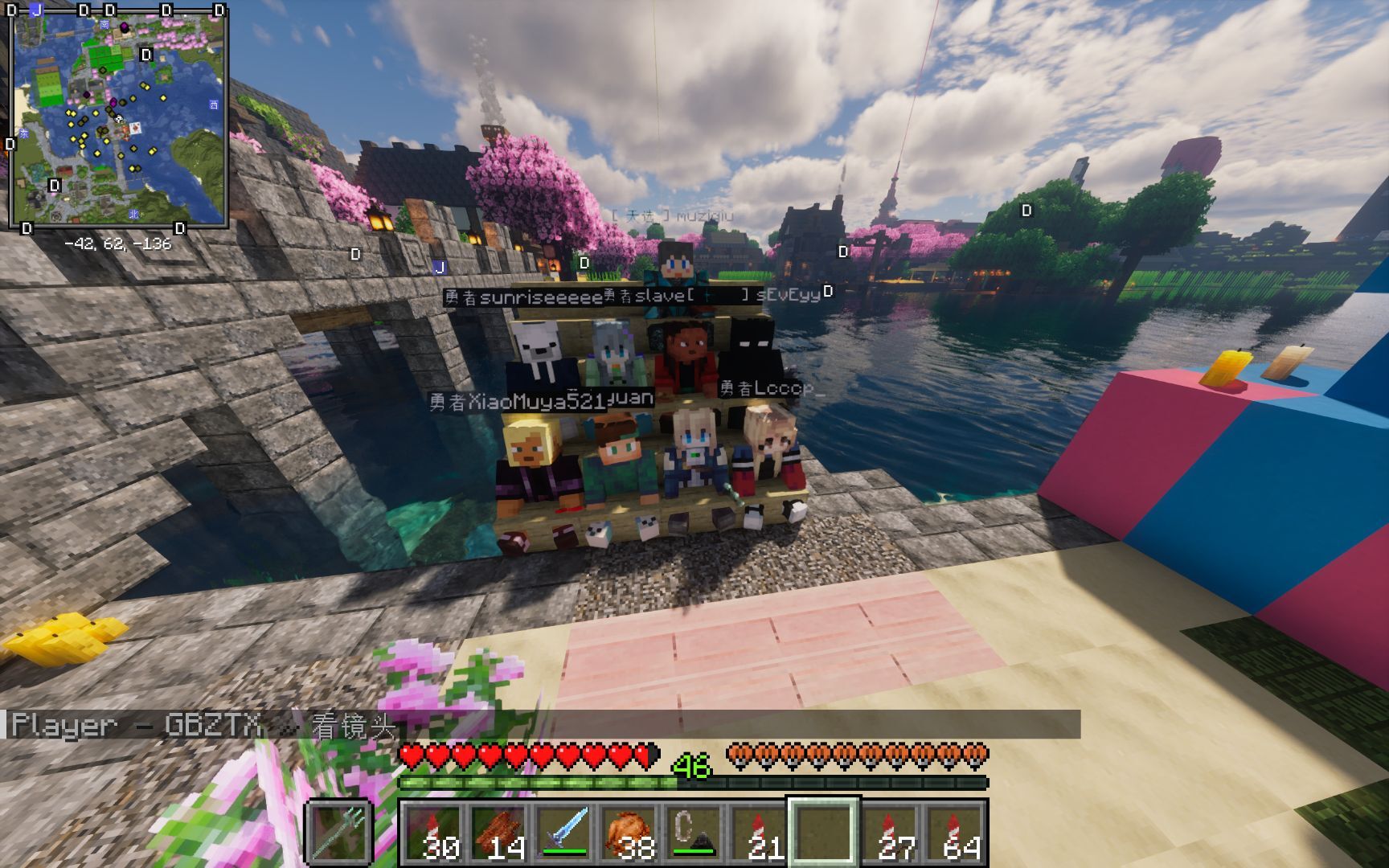Viewport: 1389px width, 868px height.
Task: Select the stack of 30 firework rockets
Action: [432, 833]
